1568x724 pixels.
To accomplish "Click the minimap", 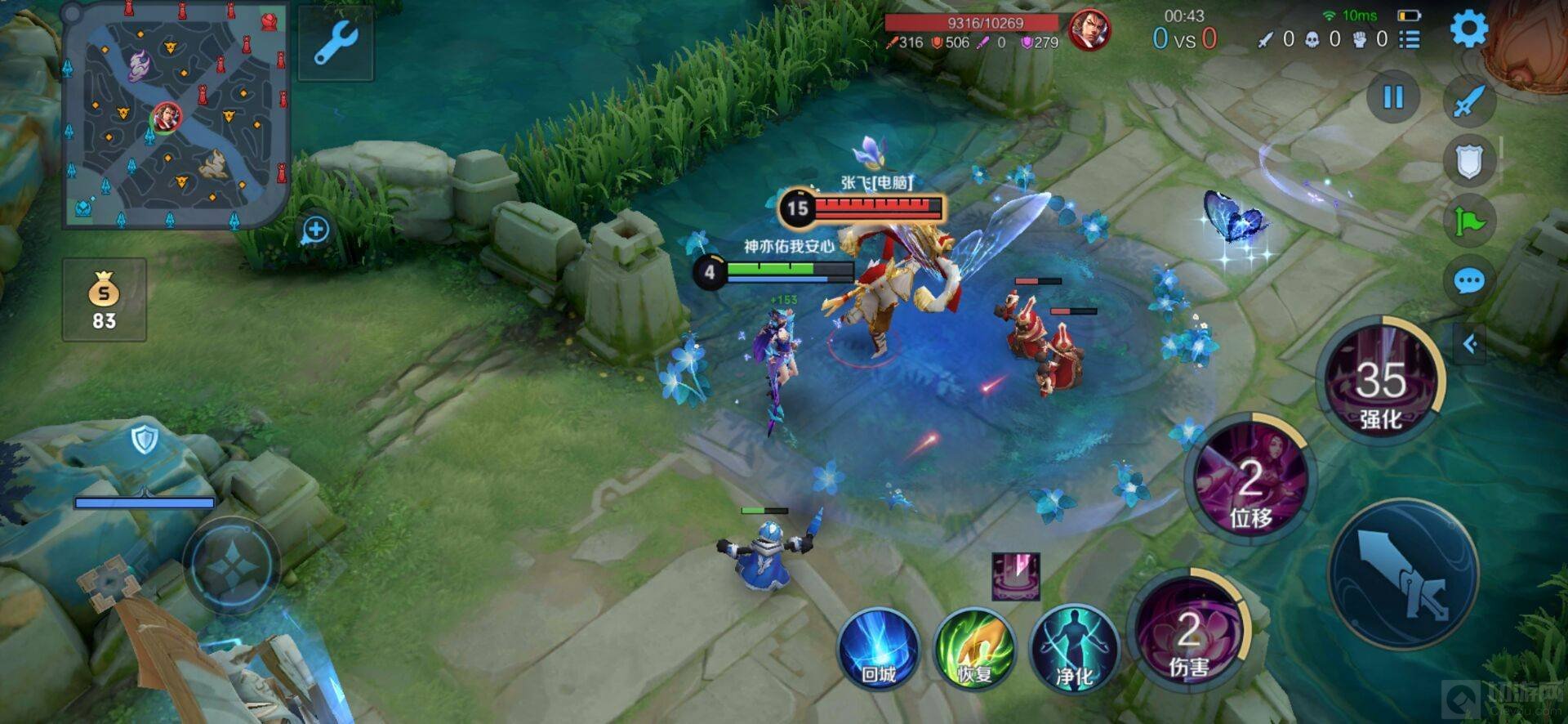I will pyautogui.click(x=176, y=114).
